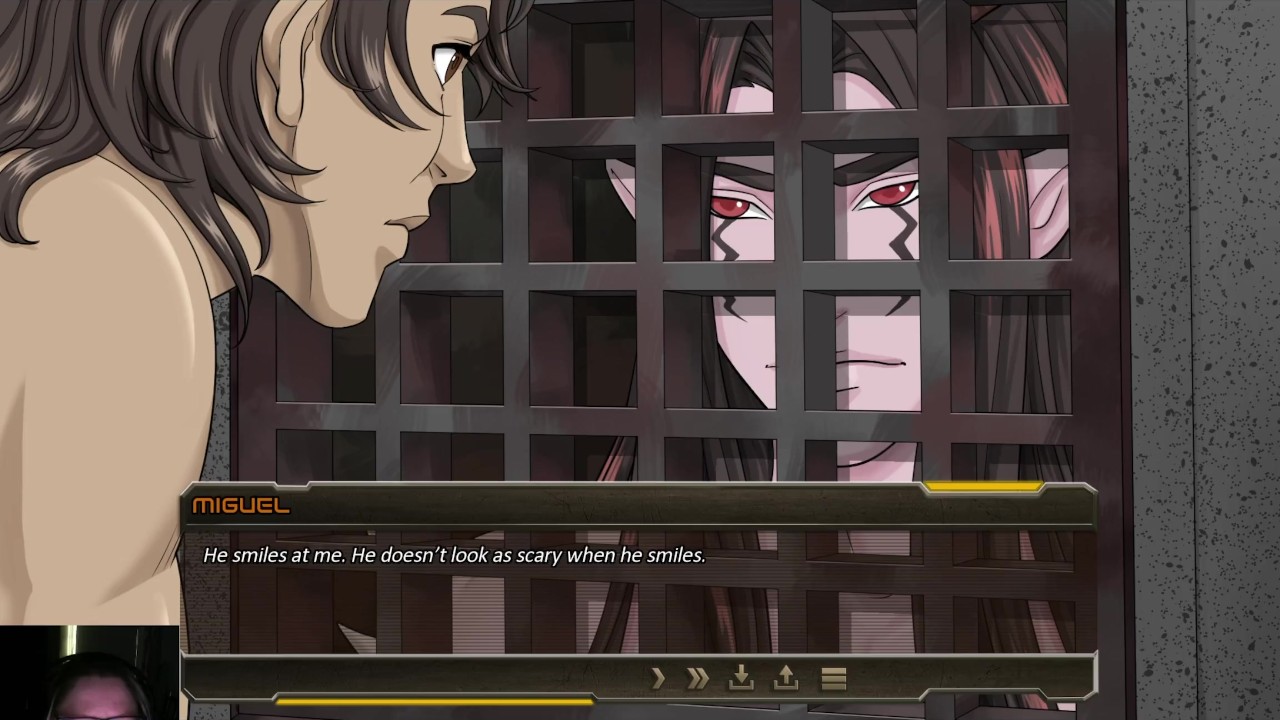Open the load game icon with up arrow
Image resolution: width=1280 pixels, height=720 pixels.
pyautogui.click(x=786, y=679)
